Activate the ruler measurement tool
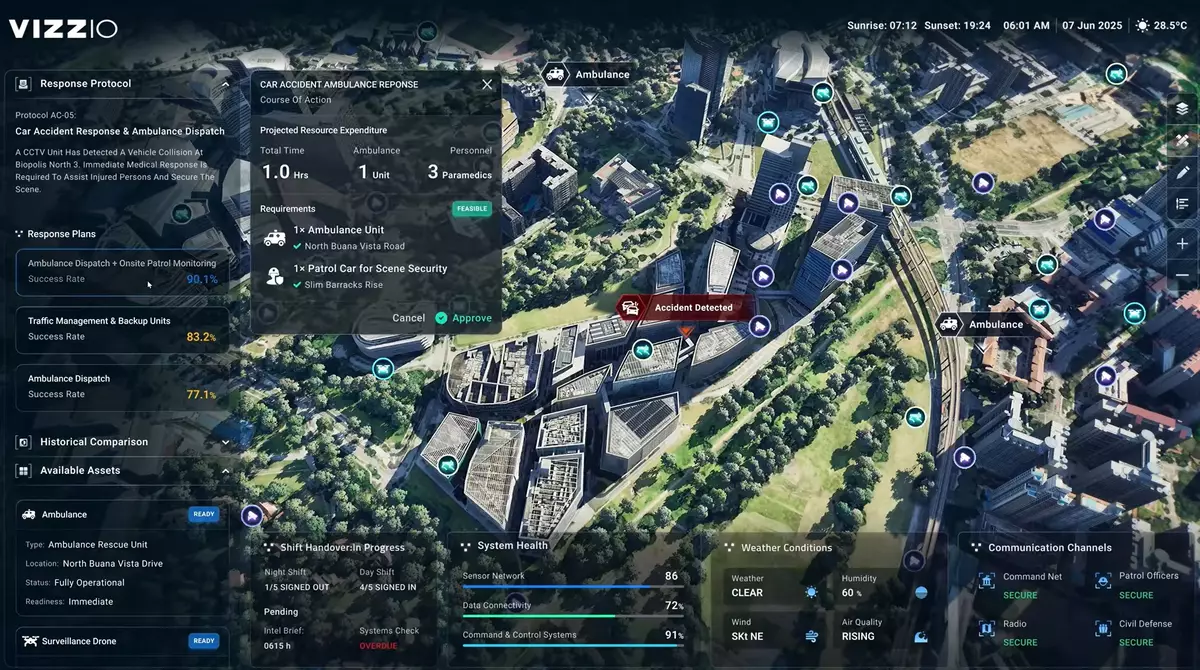 coord(1182,140)
